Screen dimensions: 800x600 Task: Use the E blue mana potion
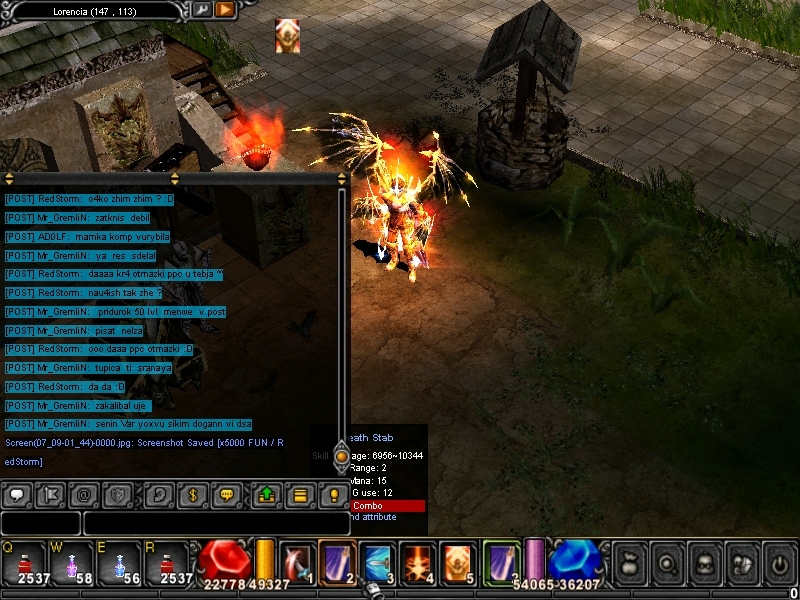pyautogui.click(x=119, y=562)
